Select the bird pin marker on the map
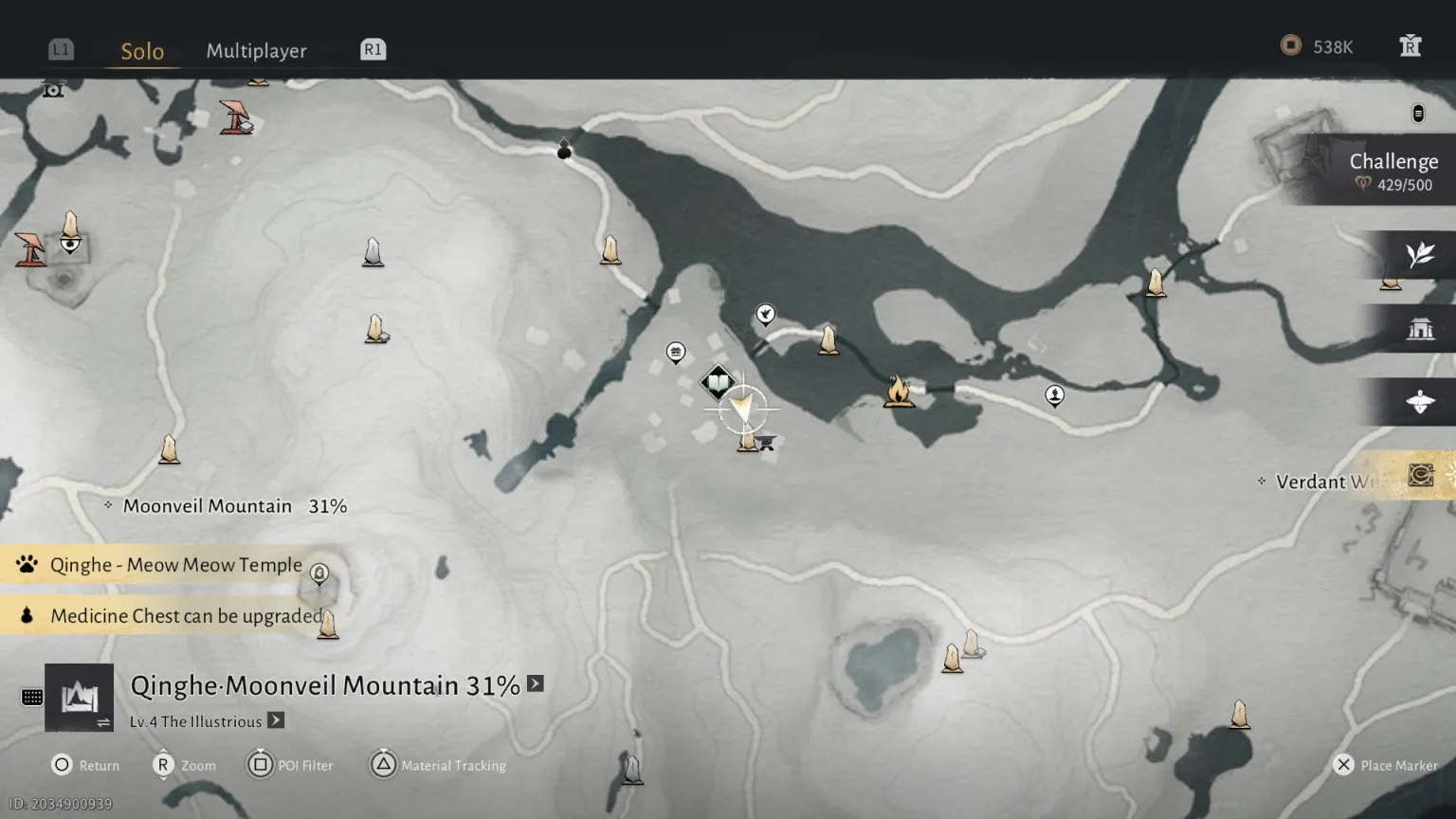 [765, 314]
